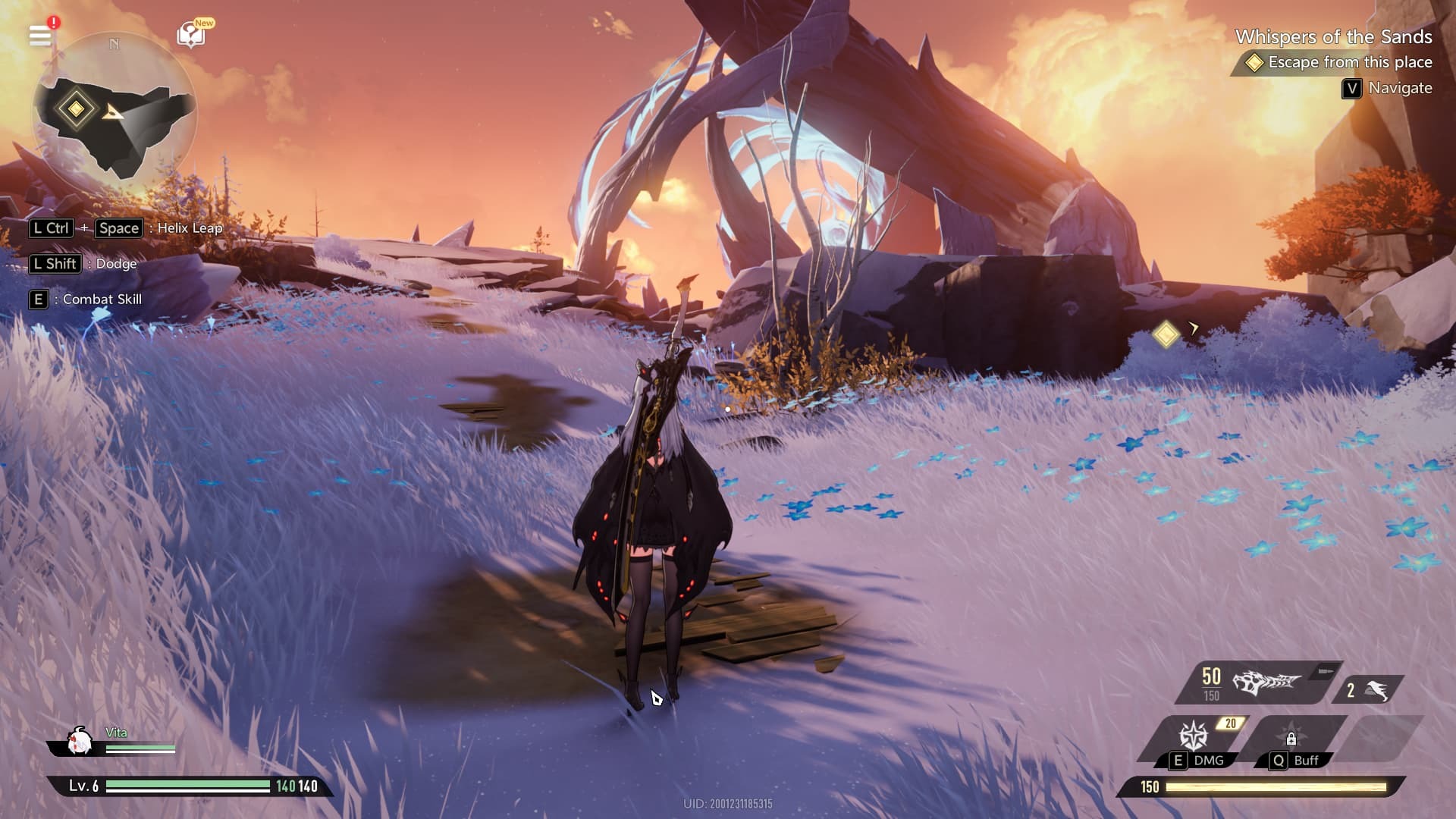
Task: Activate the DMG combat skill icon
Action: tap(1194, 736)
